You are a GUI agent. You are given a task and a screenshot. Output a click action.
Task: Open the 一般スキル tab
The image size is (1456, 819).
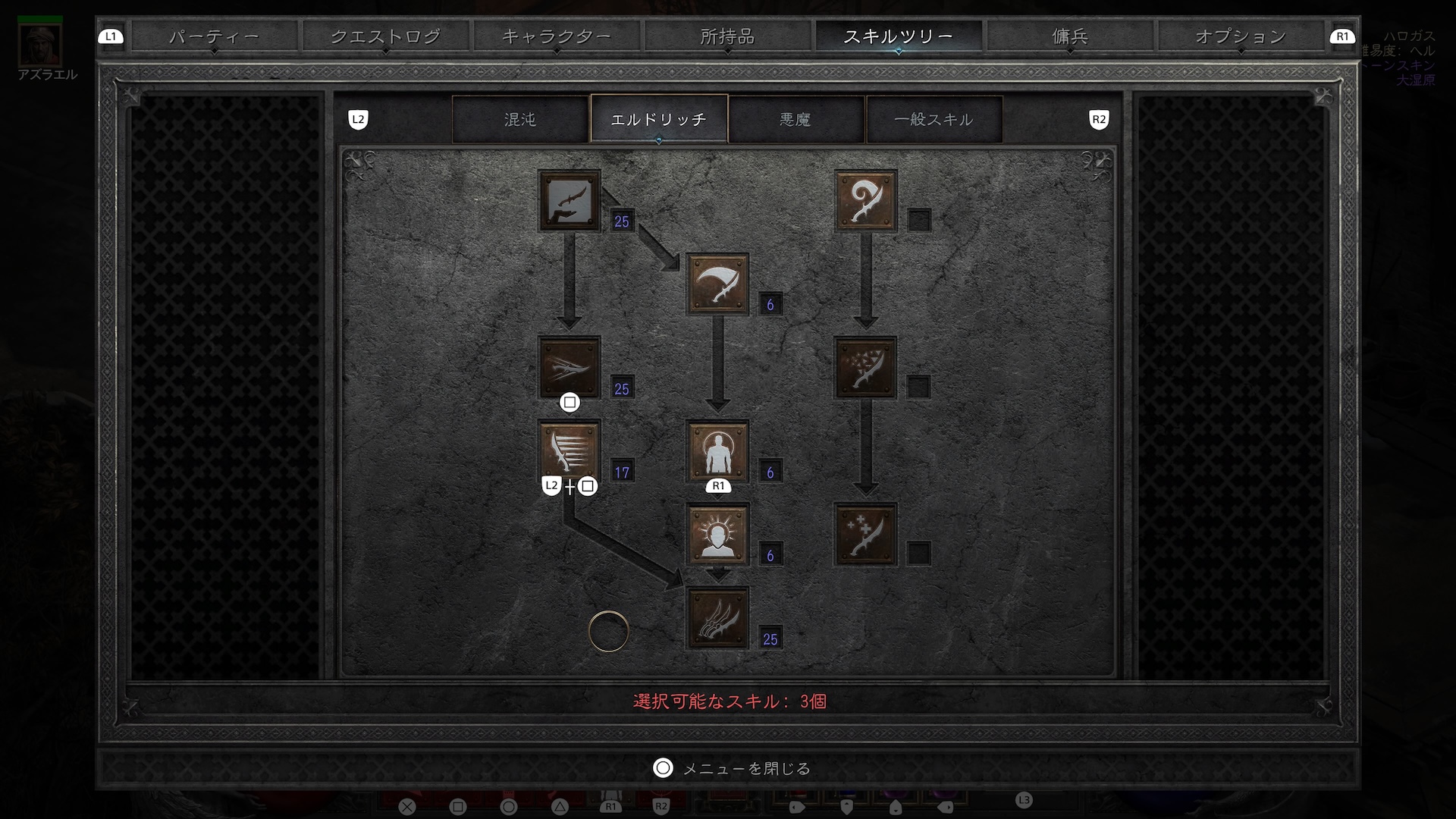[934, 119]
